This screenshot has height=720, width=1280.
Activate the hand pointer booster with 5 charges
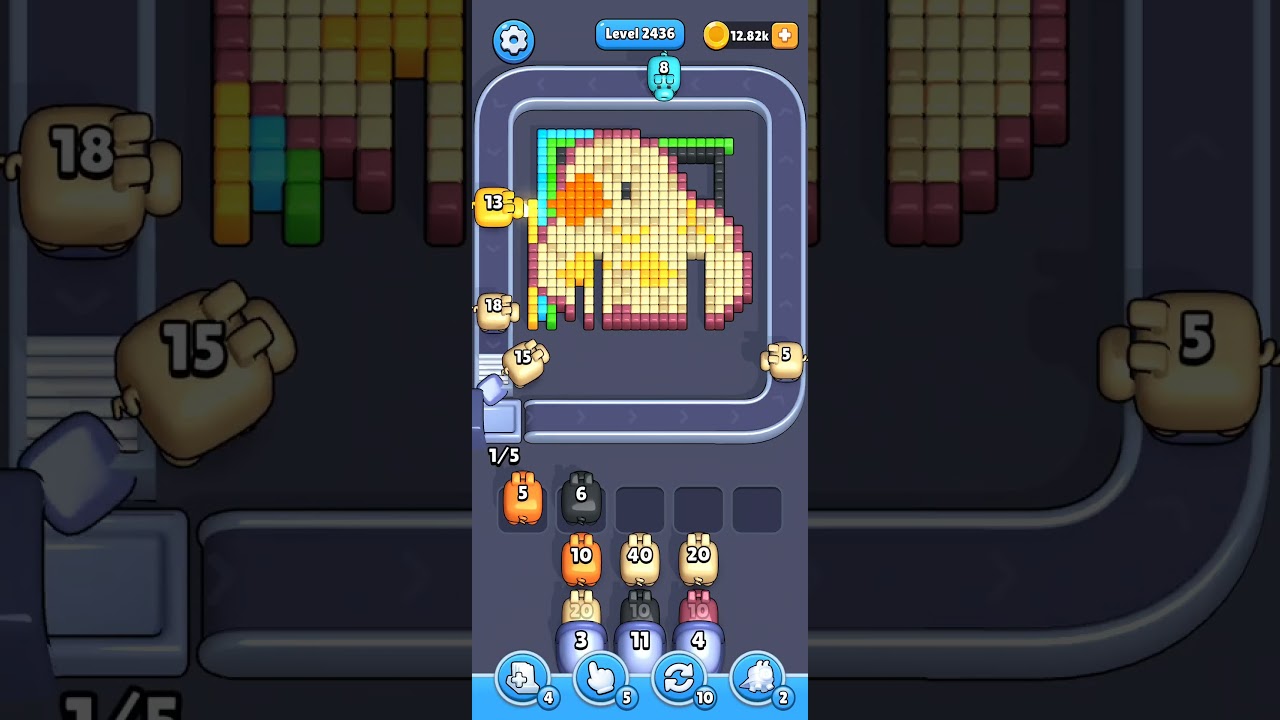coord(600,679)
